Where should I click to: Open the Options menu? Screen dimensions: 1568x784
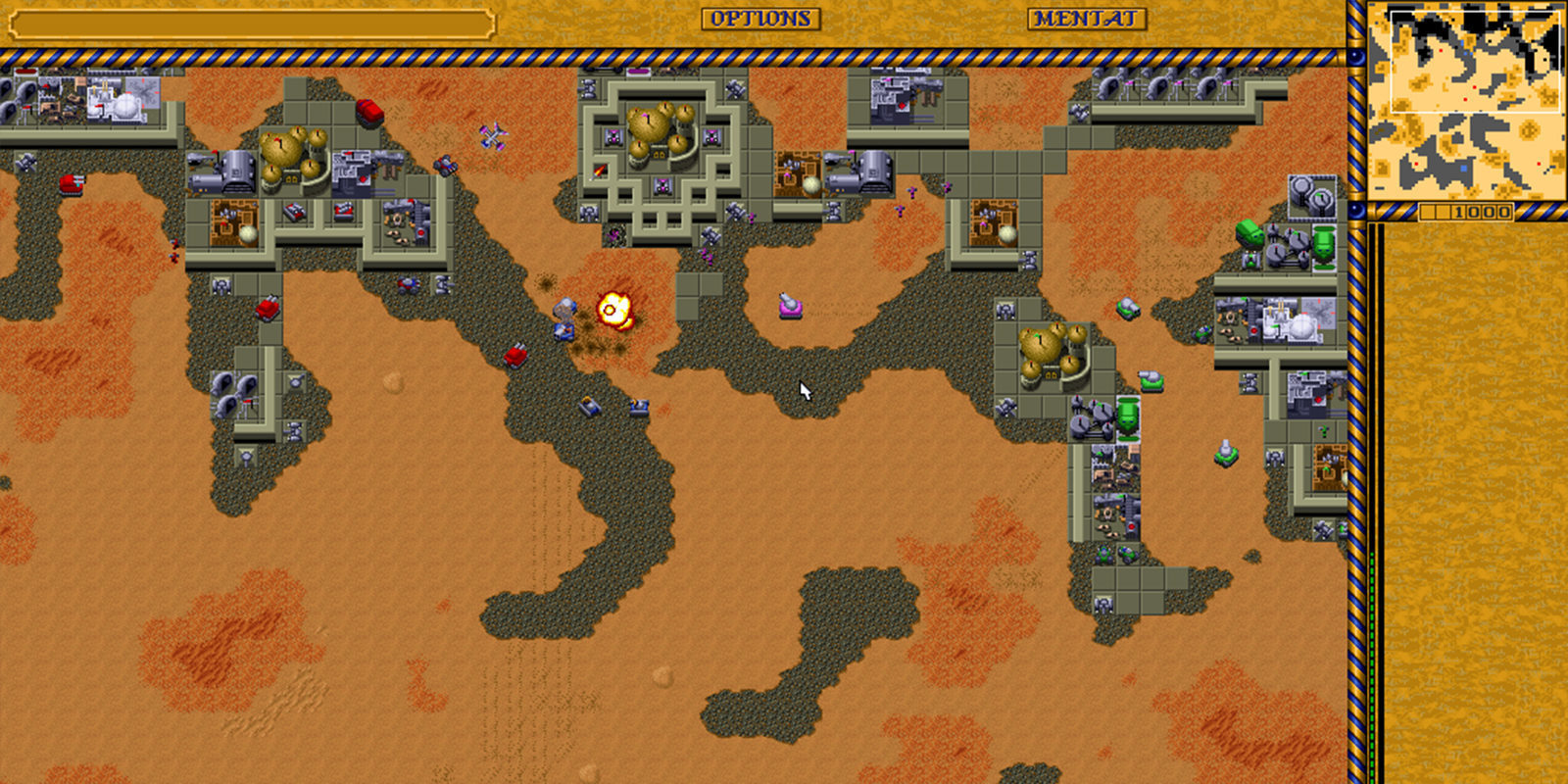[x=760, y=19]
